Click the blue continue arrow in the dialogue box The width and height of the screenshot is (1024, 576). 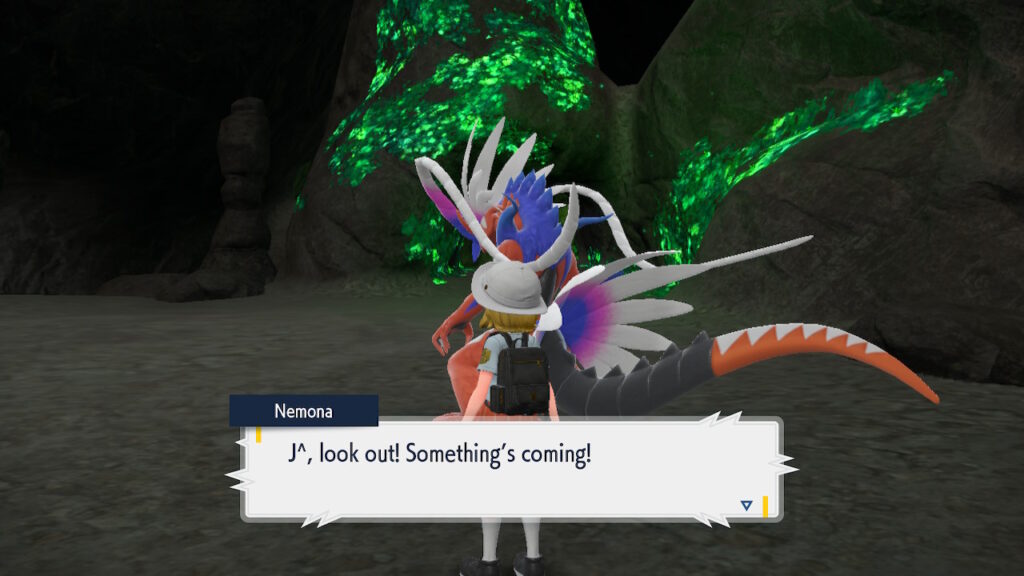coord(746,505)
